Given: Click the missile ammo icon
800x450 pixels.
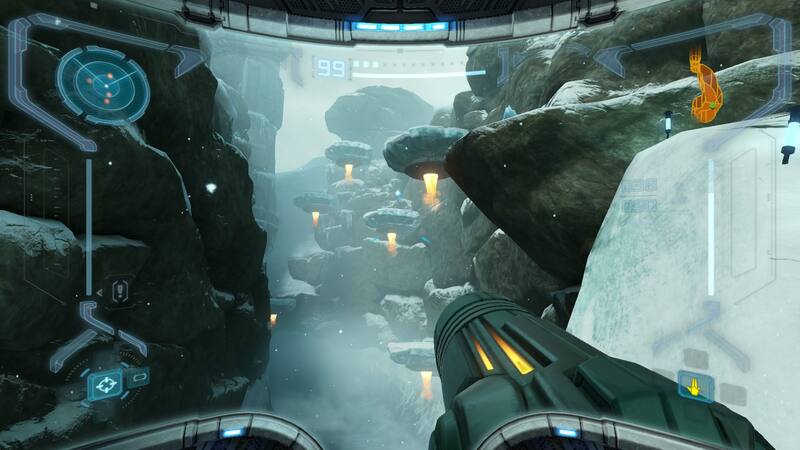Looking at the screenshot, I should (x=119, y=291).
